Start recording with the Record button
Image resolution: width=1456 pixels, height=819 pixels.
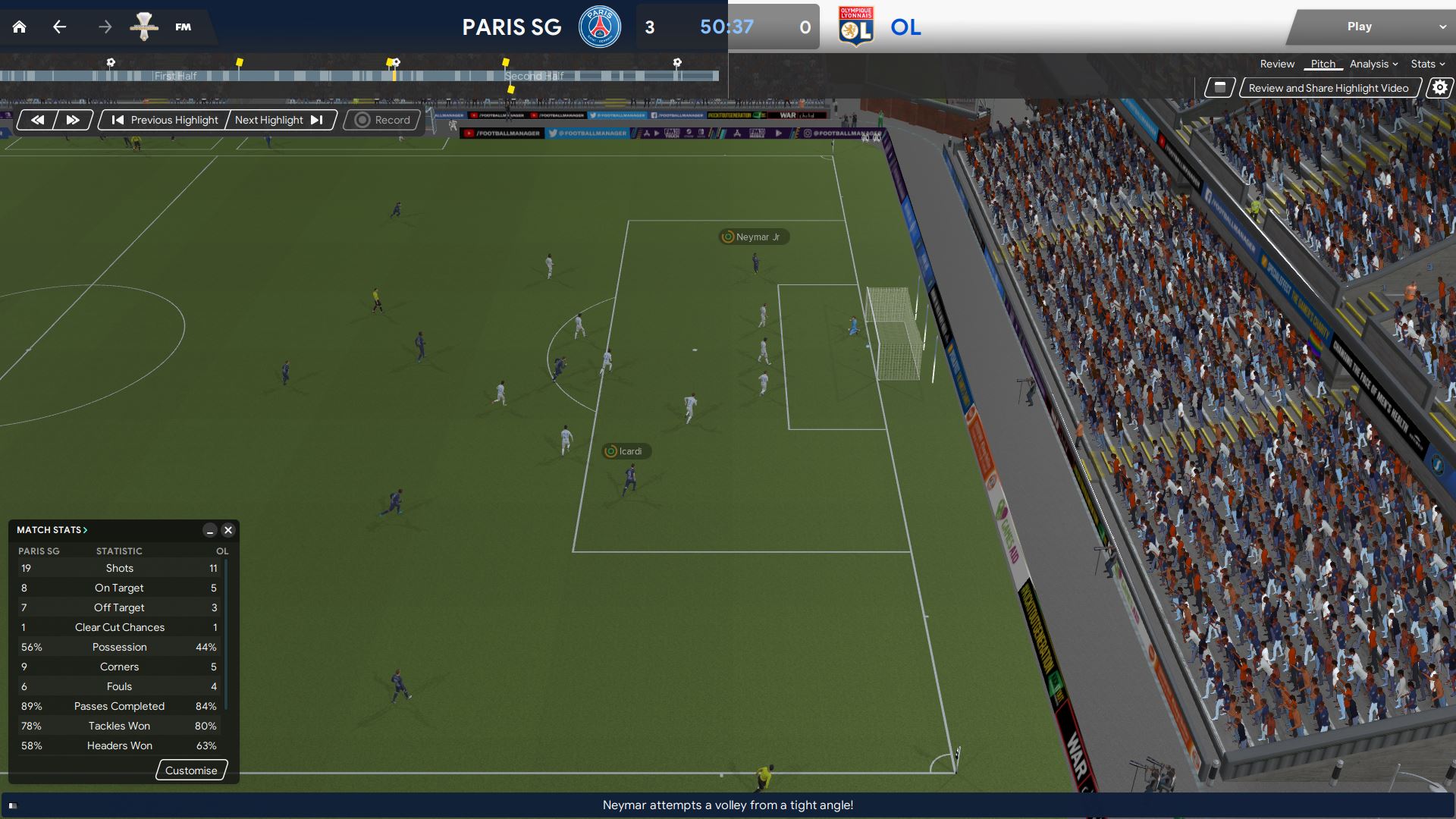(x=383, y=120)
